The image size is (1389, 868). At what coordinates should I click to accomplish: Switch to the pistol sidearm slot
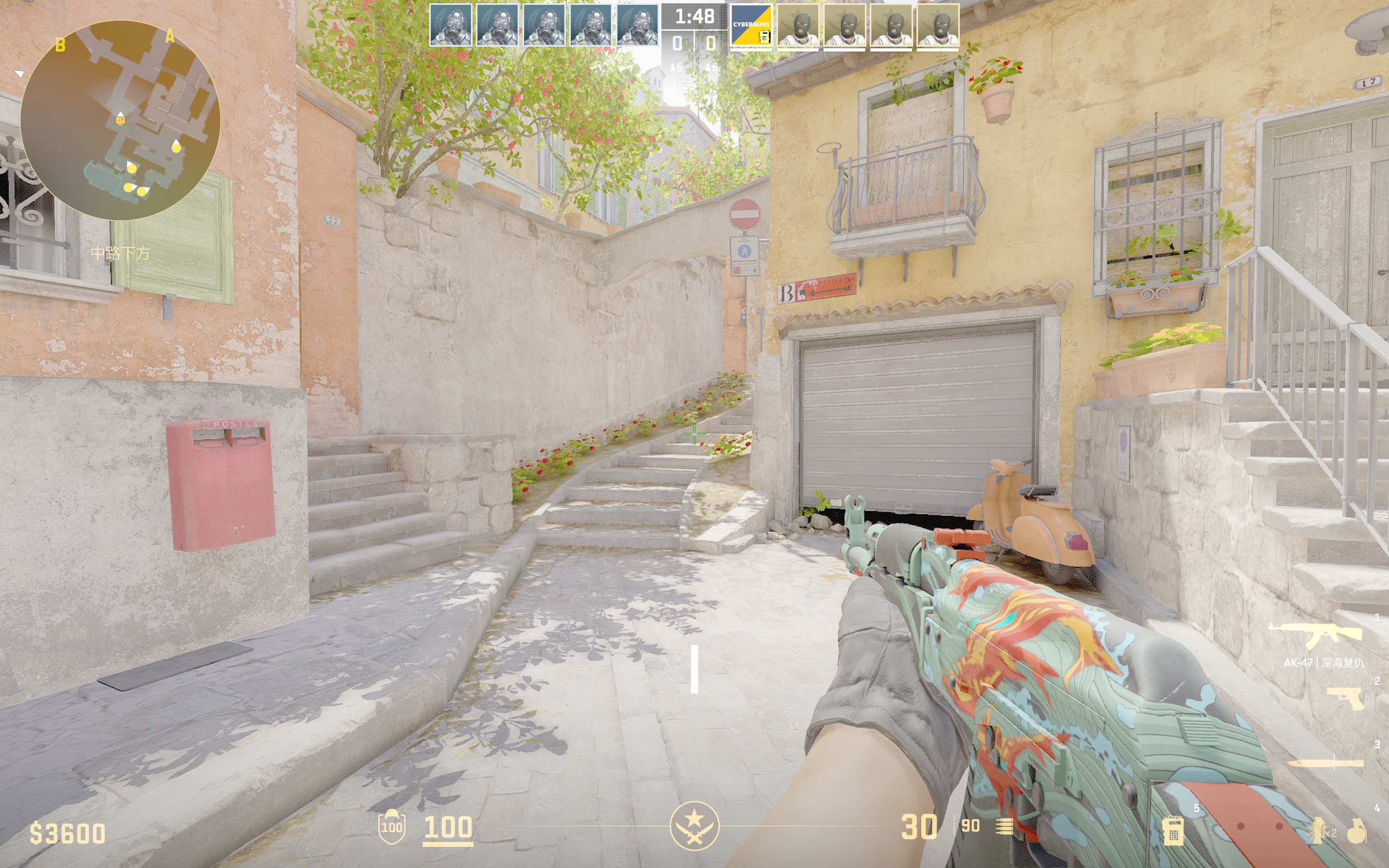[x=1347, y=699]
